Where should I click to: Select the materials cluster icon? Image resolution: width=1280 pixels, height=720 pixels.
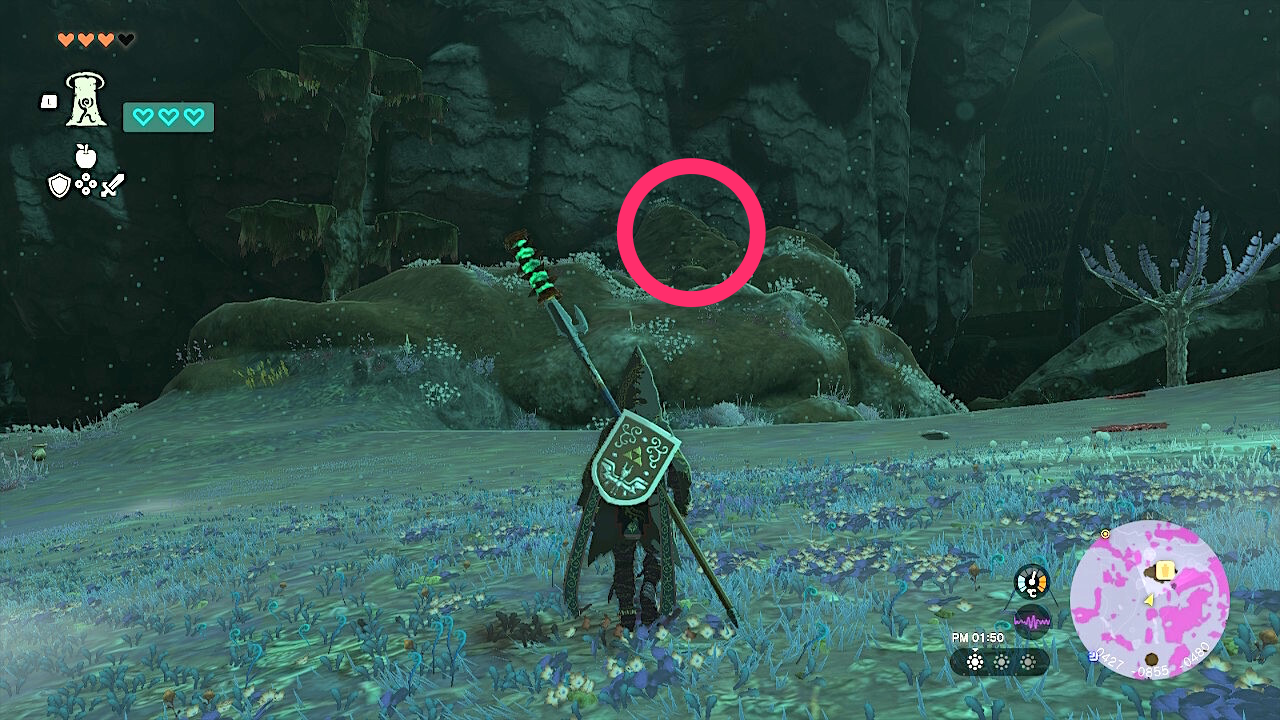click(86, 183)
